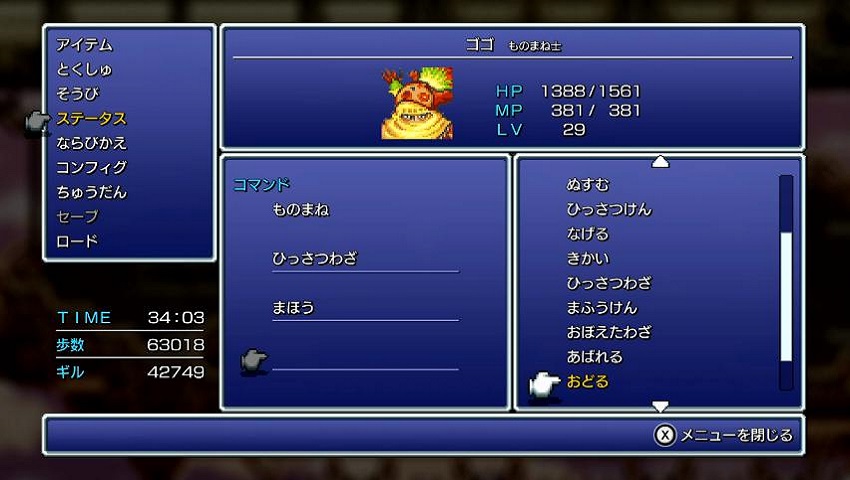The height and width of the screenshot is (480, 850).
Task: Pick ひっさつけん from the command list
Action: (x=609, y=209)
